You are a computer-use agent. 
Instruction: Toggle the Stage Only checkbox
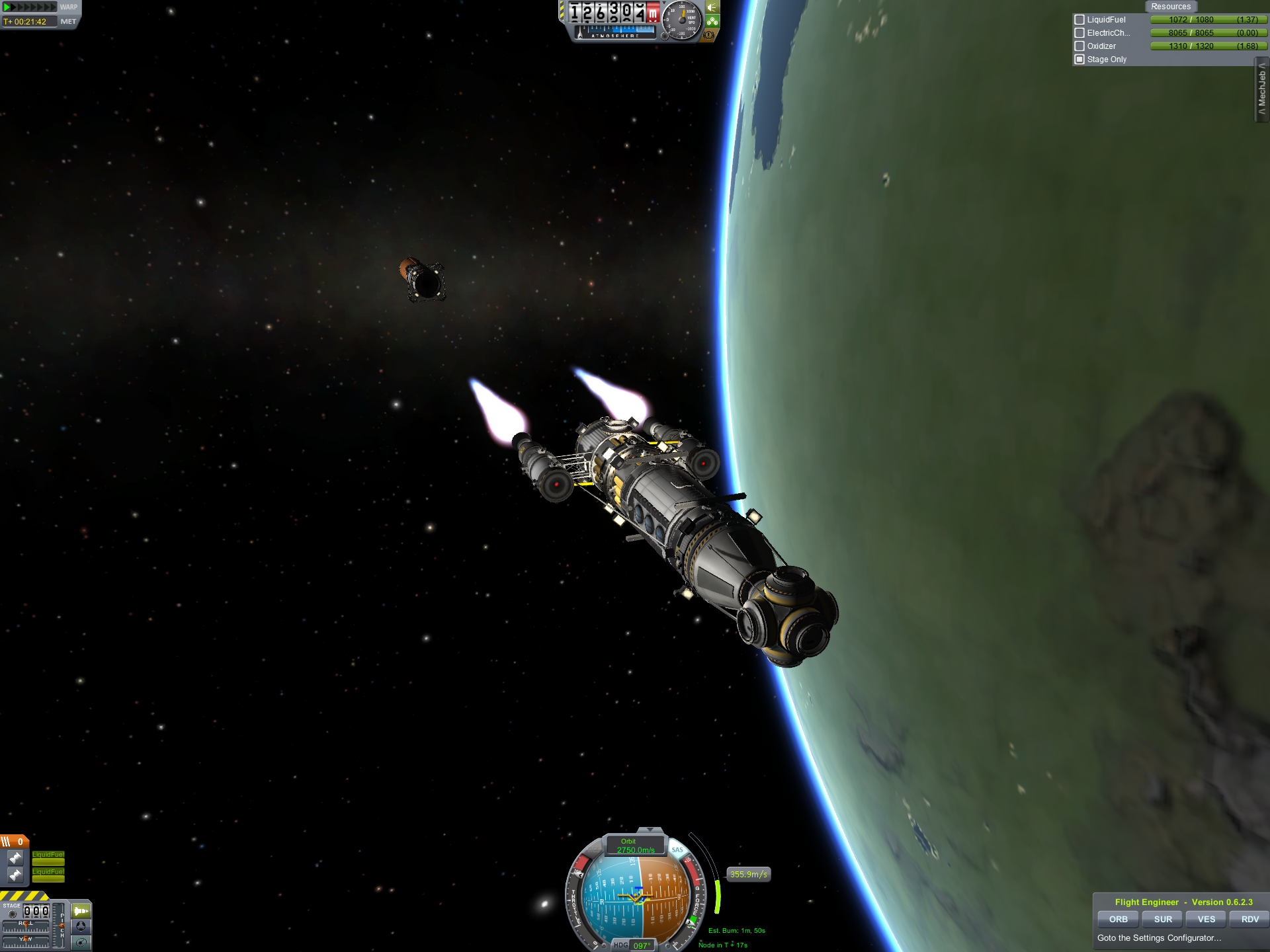click(x=1079, y=59)
